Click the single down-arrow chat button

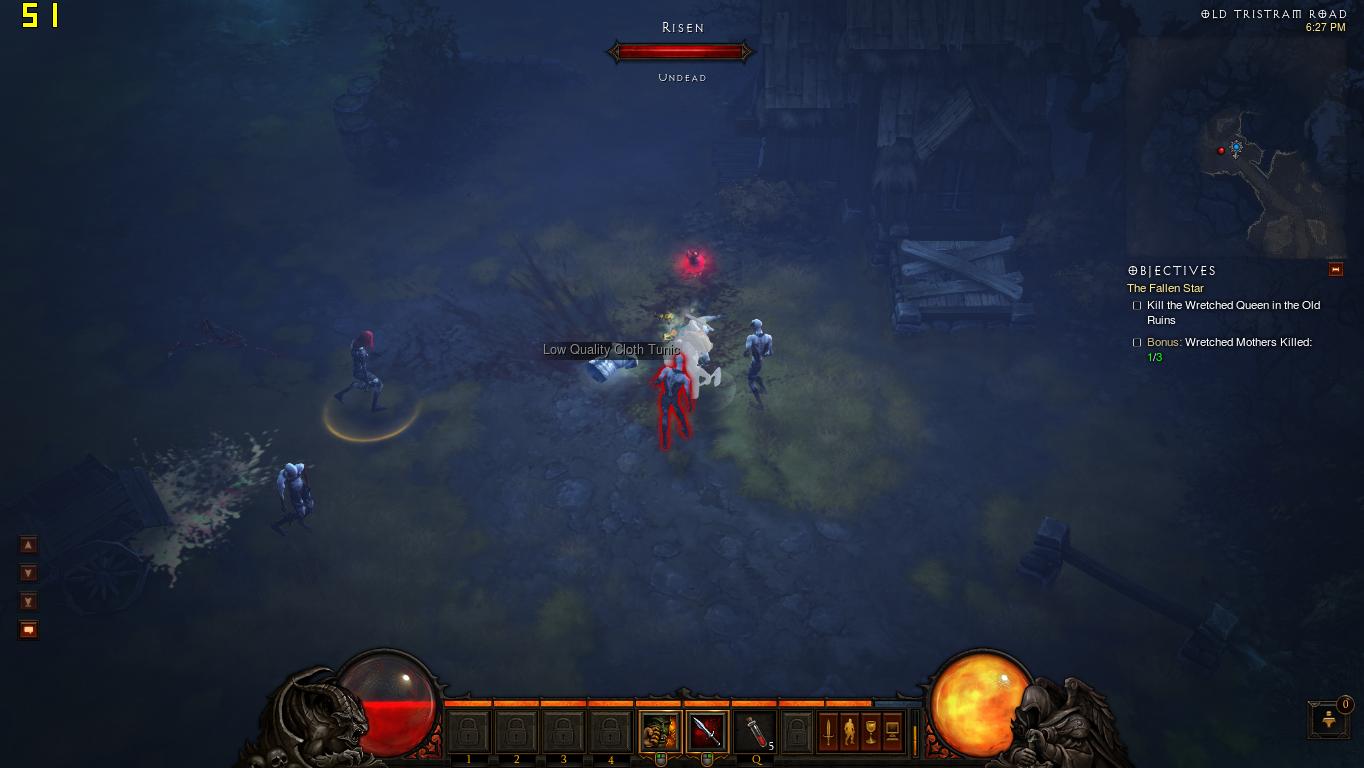coord(29,573)
